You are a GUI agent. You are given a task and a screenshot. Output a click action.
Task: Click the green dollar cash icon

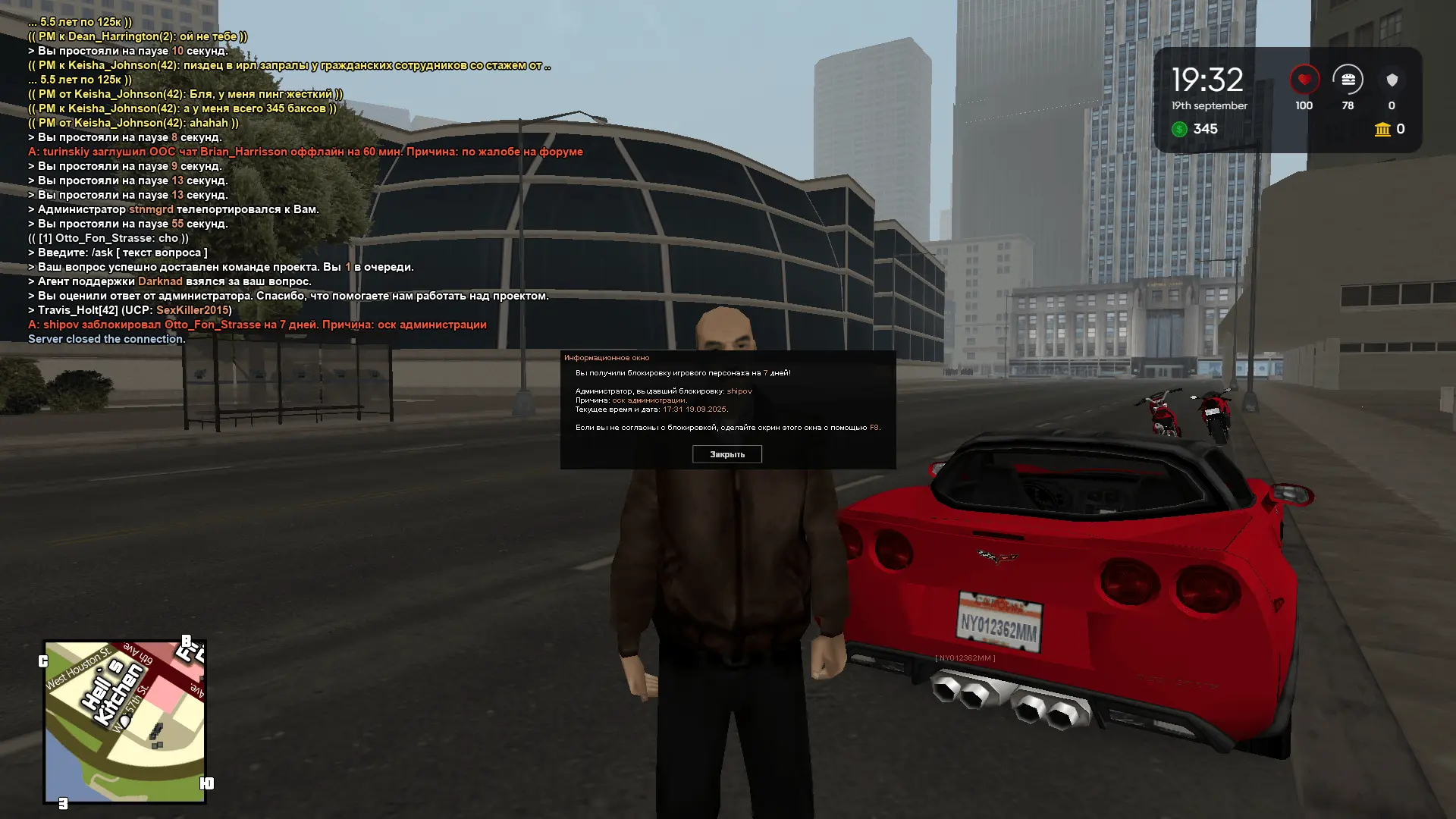coord(1179,130)
